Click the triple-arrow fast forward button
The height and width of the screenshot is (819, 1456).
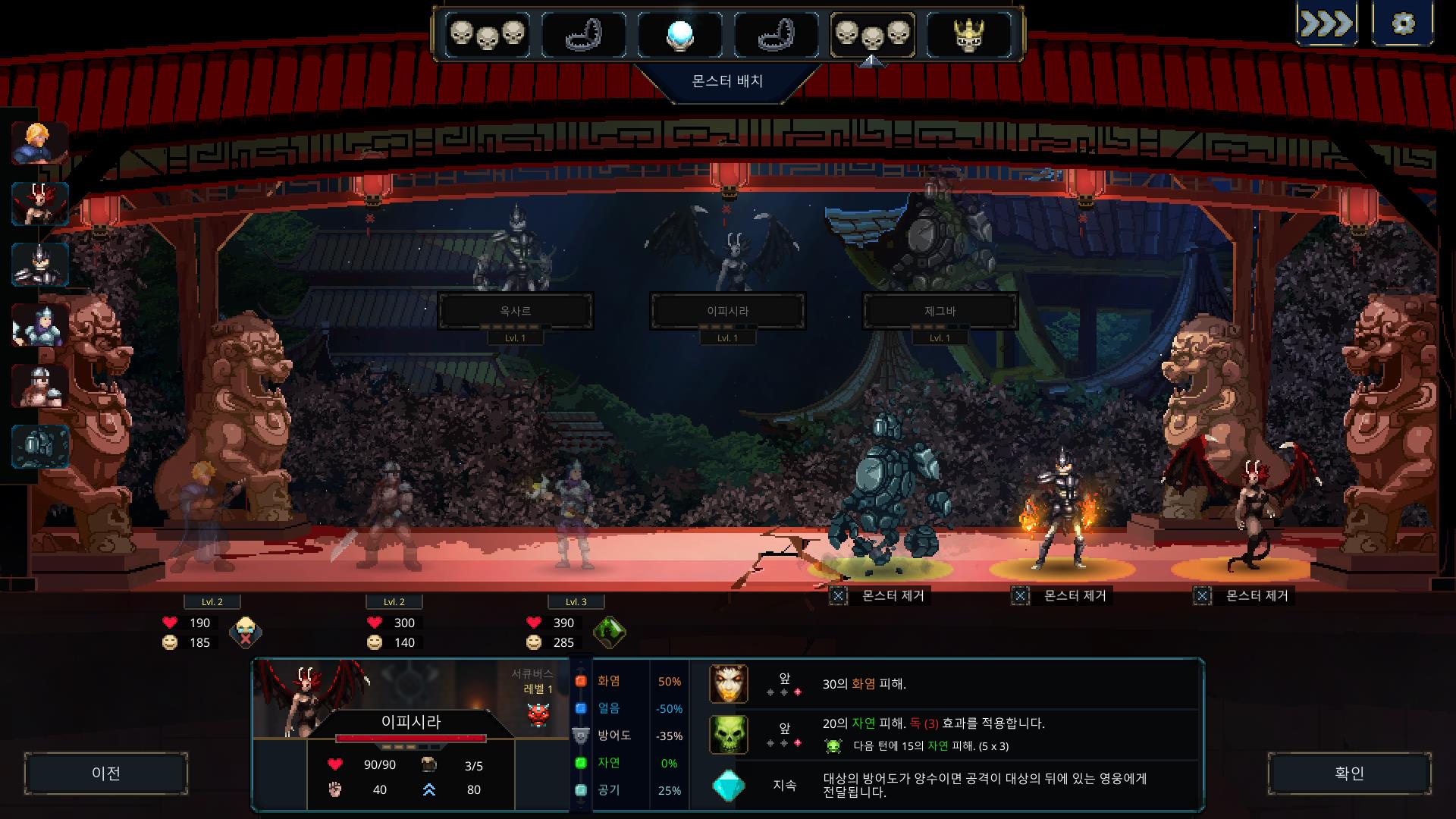click(x=1326, y=24)
